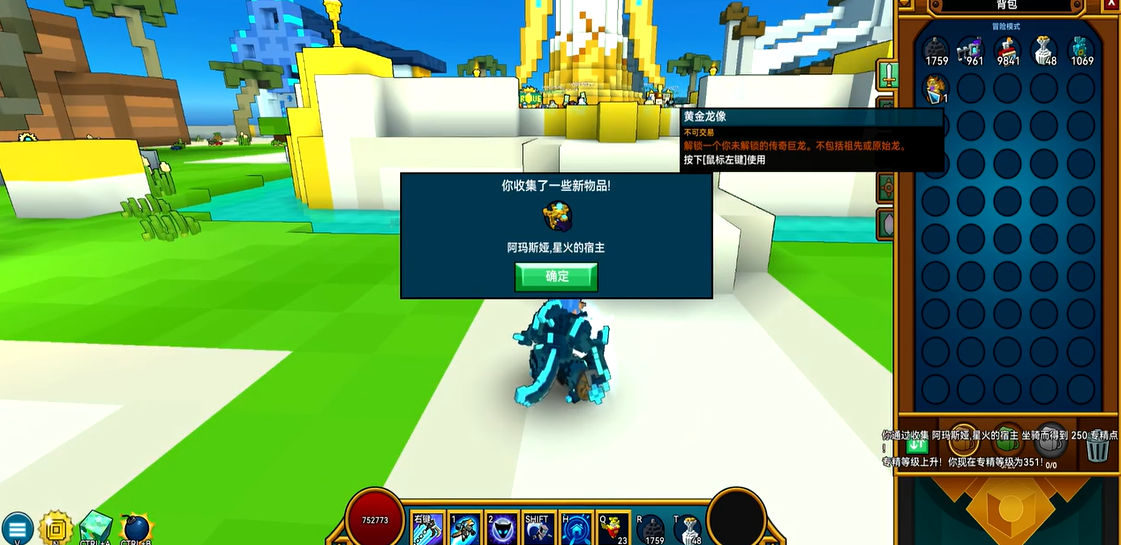Confirm the new item popup with 确定
1121x545 pixels.
coord(556,276)
